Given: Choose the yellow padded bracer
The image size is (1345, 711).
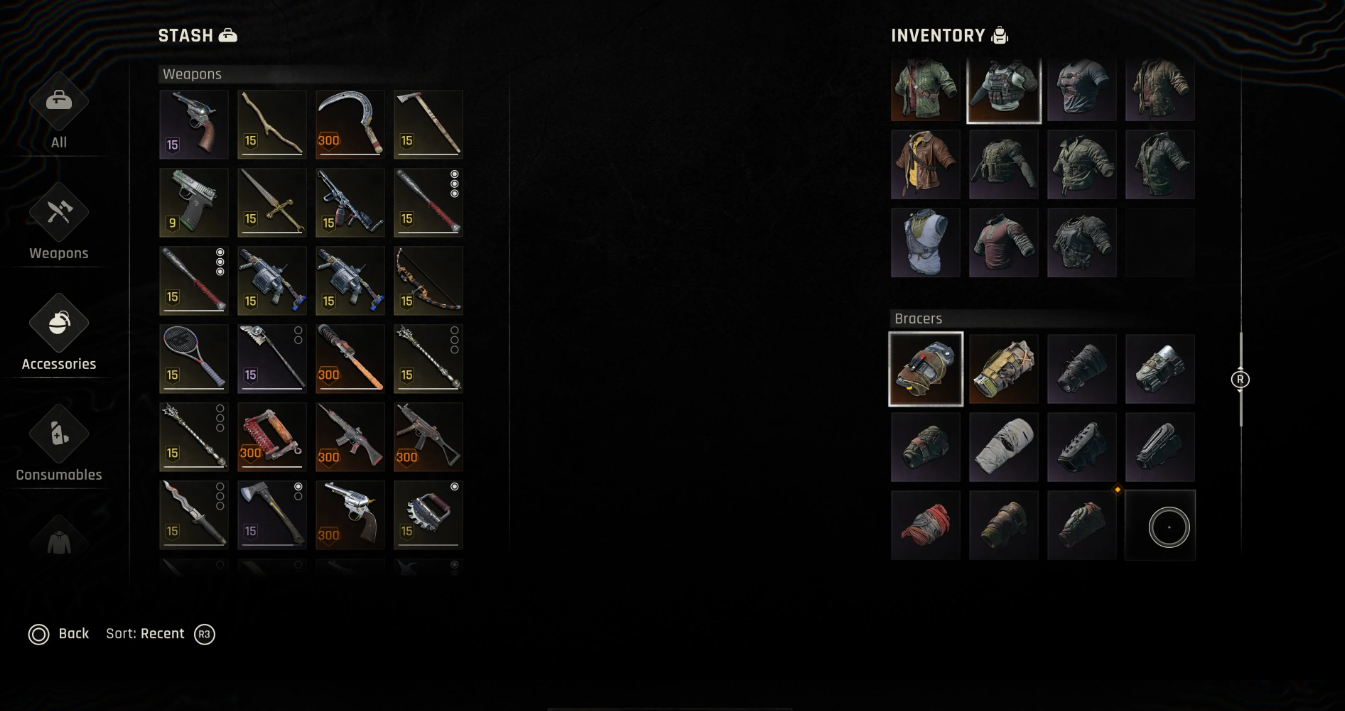Looking at the screenshot, I should pos(1004,369).
